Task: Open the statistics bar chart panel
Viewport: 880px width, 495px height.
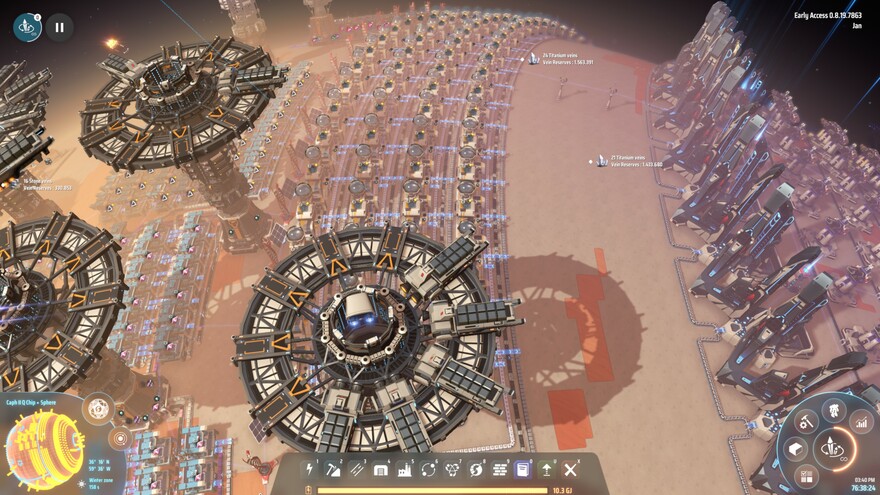Action: click(861, 424)
